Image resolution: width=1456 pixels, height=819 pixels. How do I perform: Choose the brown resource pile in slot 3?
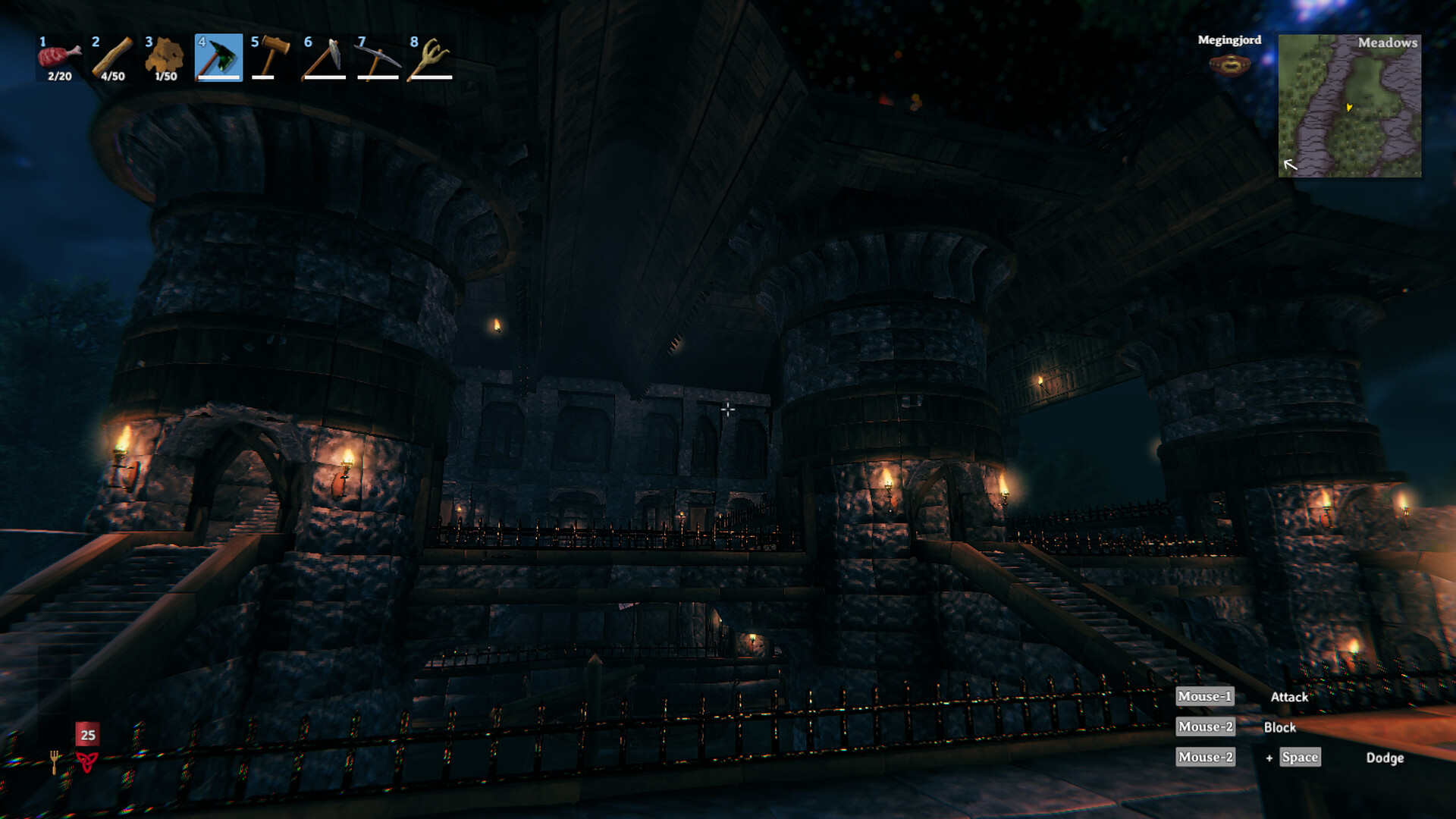pyautogui.click(x=165, y=58)
